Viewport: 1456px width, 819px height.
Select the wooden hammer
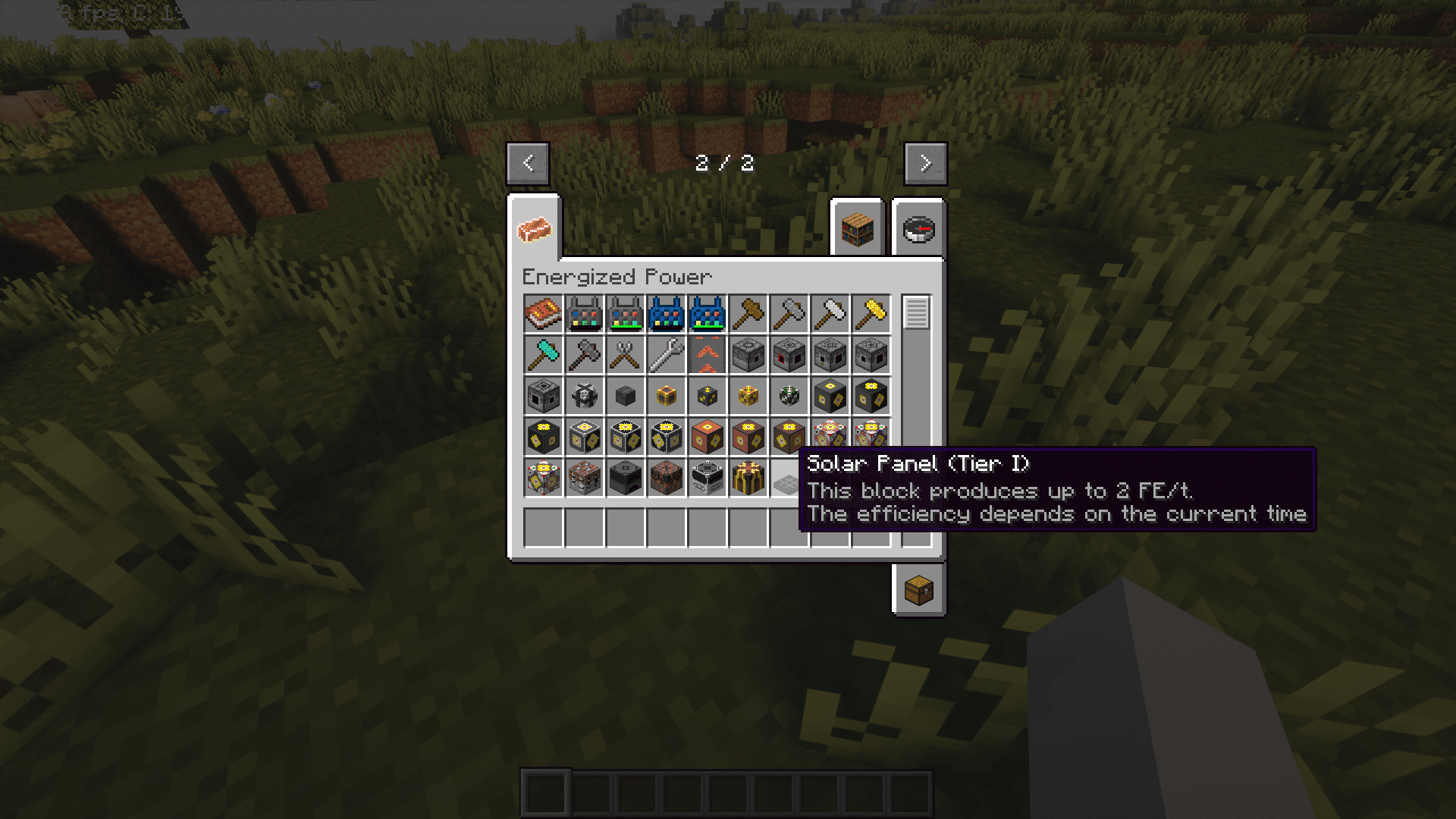pos(748,315)
